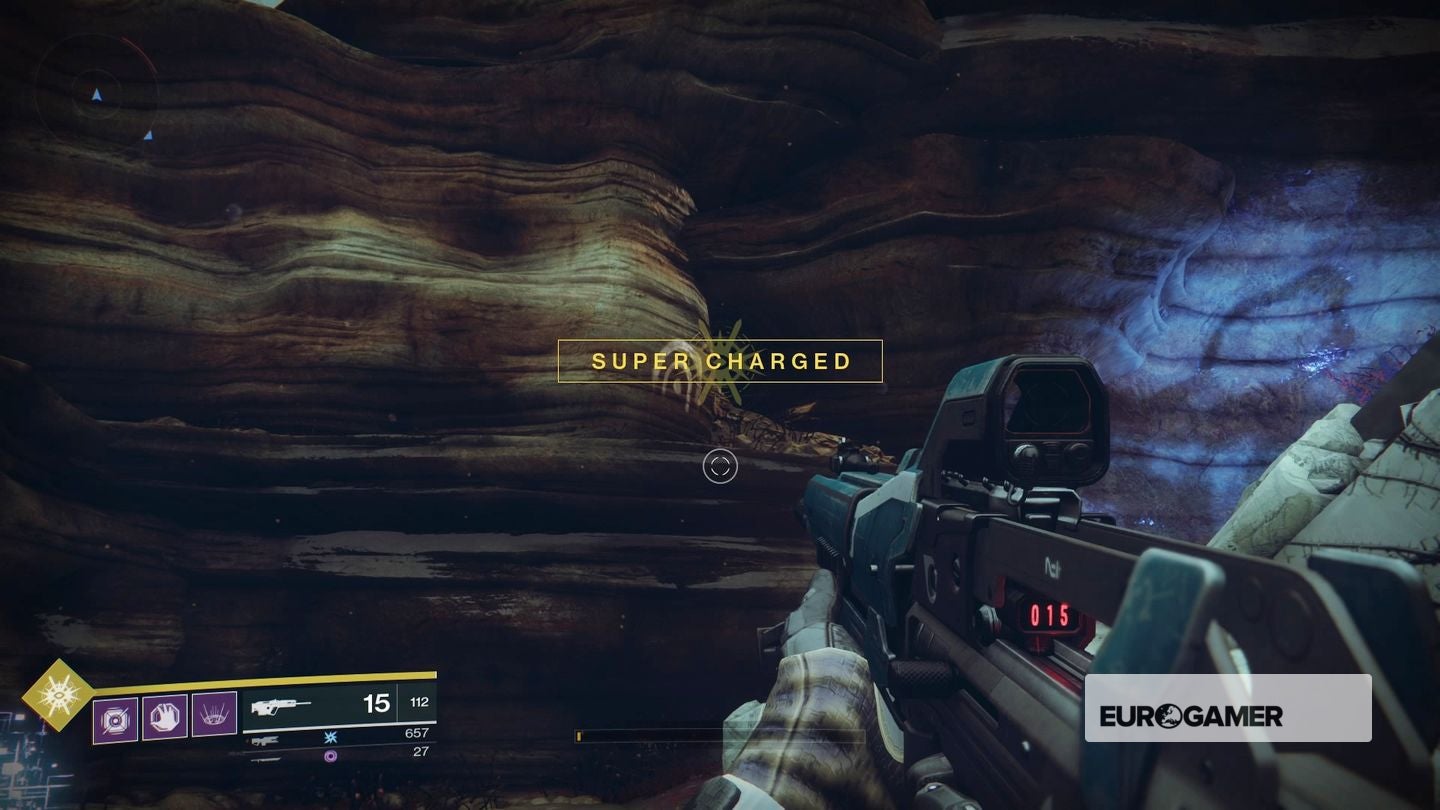Image resolution: width=1440 pixels, height=810 pixels.
Task: Select the reserve ammo count 112
Action: click(418, 703)
